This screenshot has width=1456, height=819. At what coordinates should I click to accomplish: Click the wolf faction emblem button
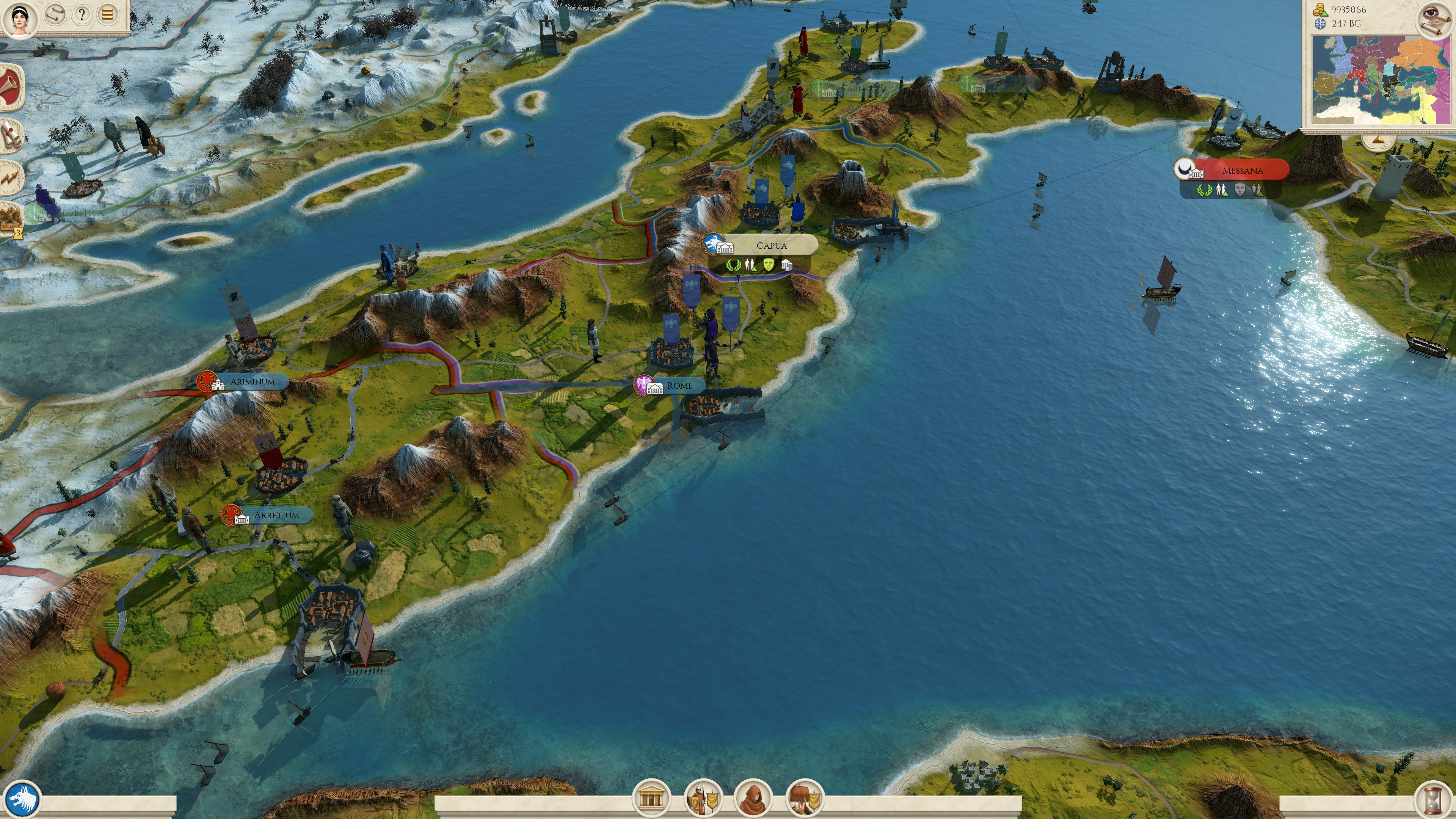click(23, 799)
